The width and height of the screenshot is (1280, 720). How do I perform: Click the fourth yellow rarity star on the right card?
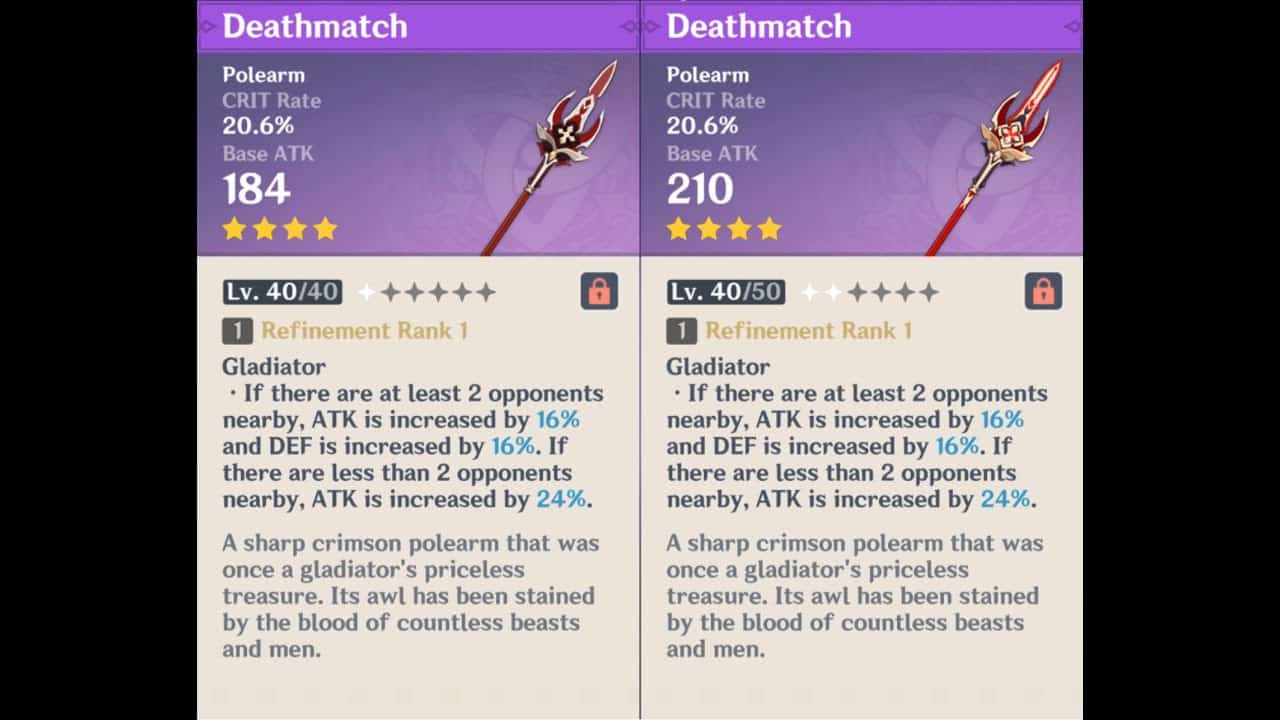coord(769,229)
